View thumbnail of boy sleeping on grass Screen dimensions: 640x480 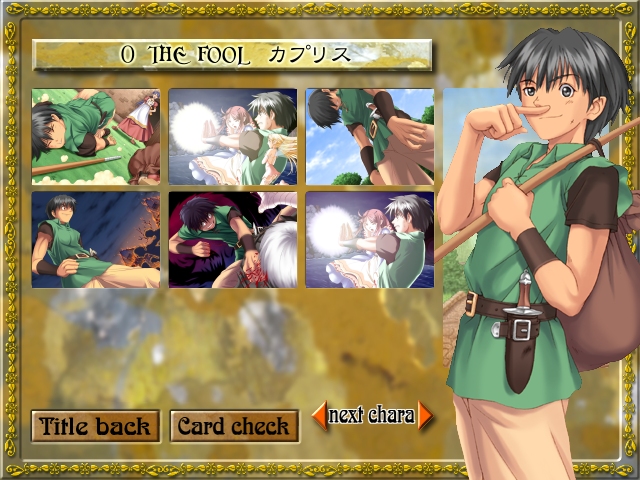click(x=95, y=137)
